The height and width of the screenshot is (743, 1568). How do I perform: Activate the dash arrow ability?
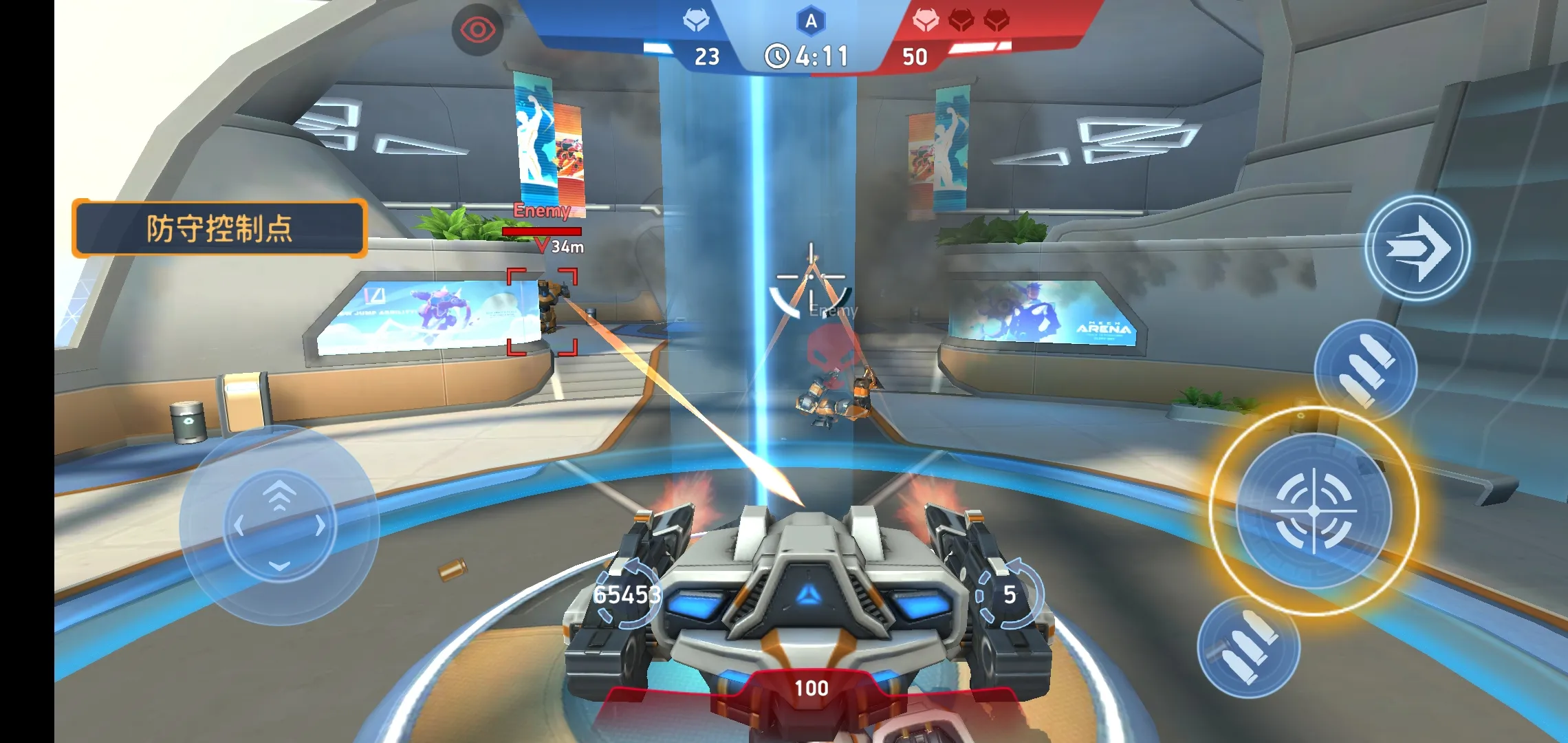[1417, 248]
